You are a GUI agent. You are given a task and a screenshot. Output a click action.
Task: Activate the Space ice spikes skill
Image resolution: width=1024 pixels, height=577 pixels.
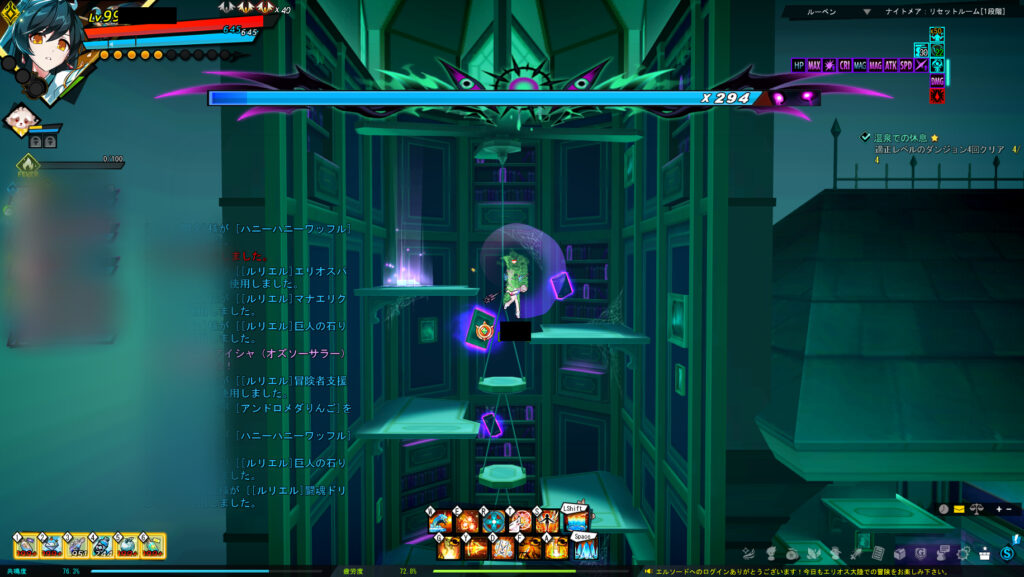(585, 548)
